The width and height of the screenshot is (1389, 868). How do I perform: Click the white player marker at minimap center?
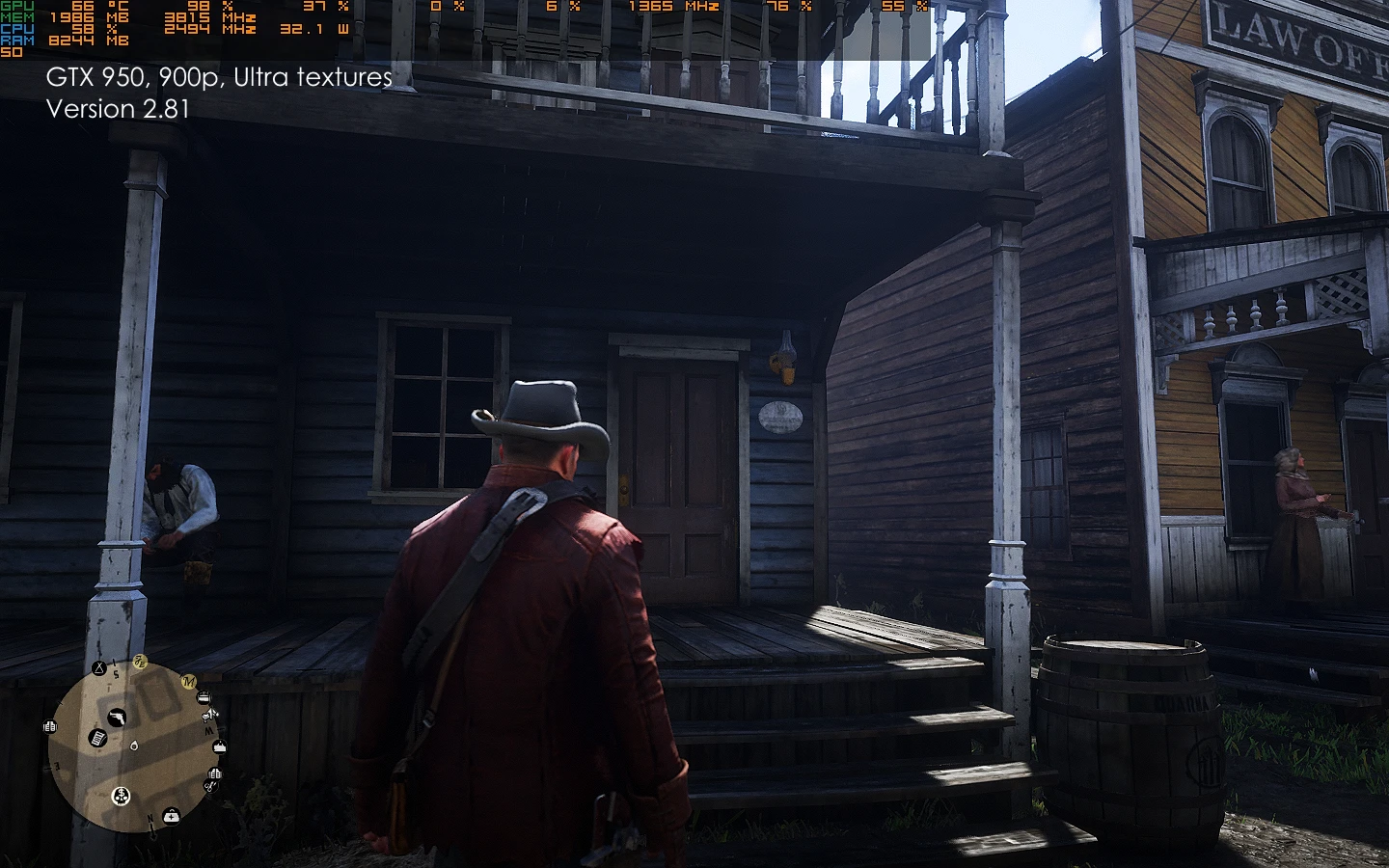pos(134,746)
